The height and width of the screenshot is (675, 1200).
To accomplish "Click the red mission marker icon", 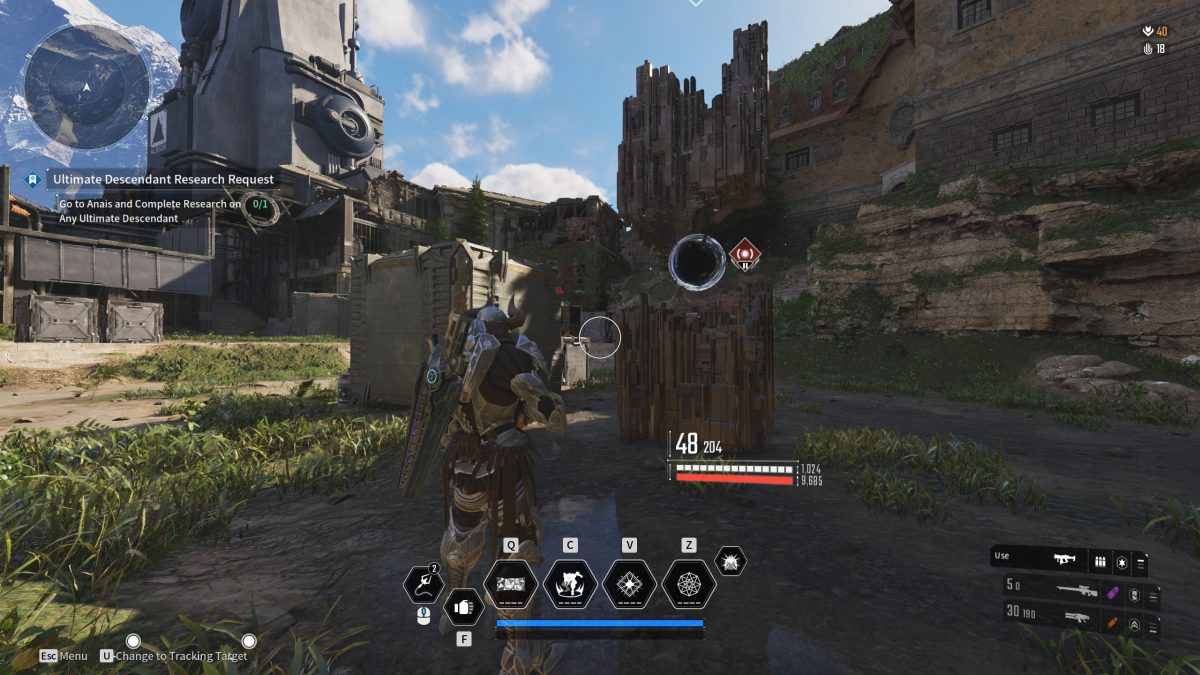I will pos(744,254).
